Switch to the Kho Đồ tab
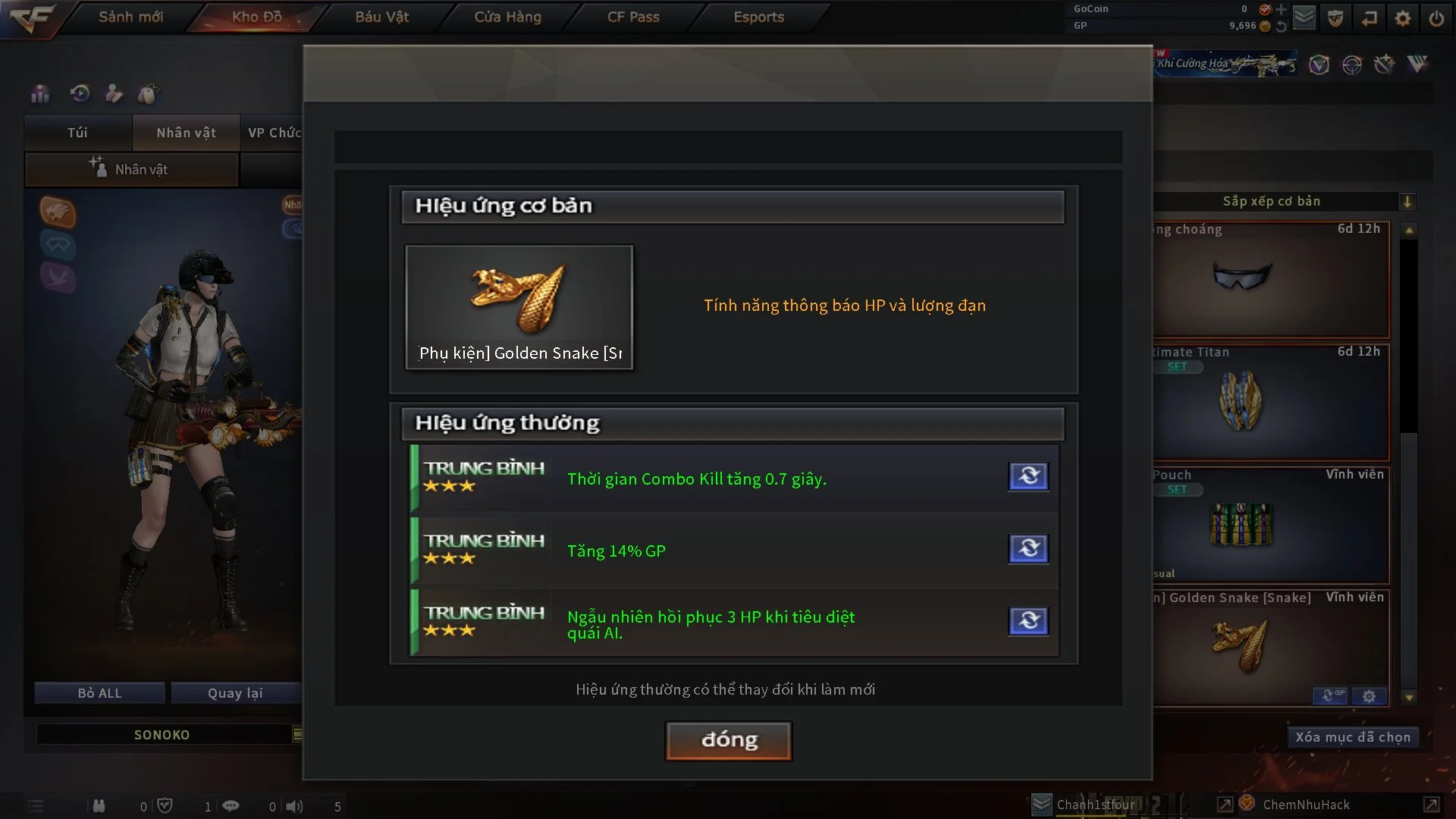 point(257,17)
